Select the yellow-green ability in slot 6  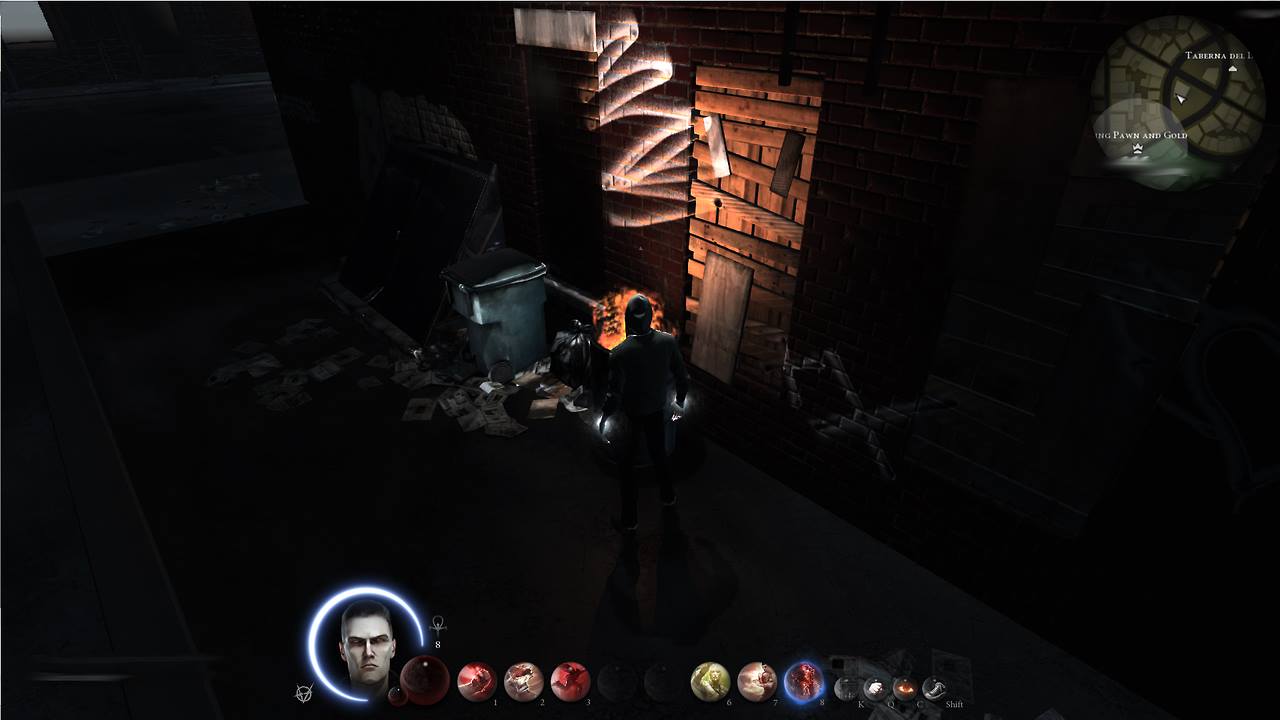(710, 681)
